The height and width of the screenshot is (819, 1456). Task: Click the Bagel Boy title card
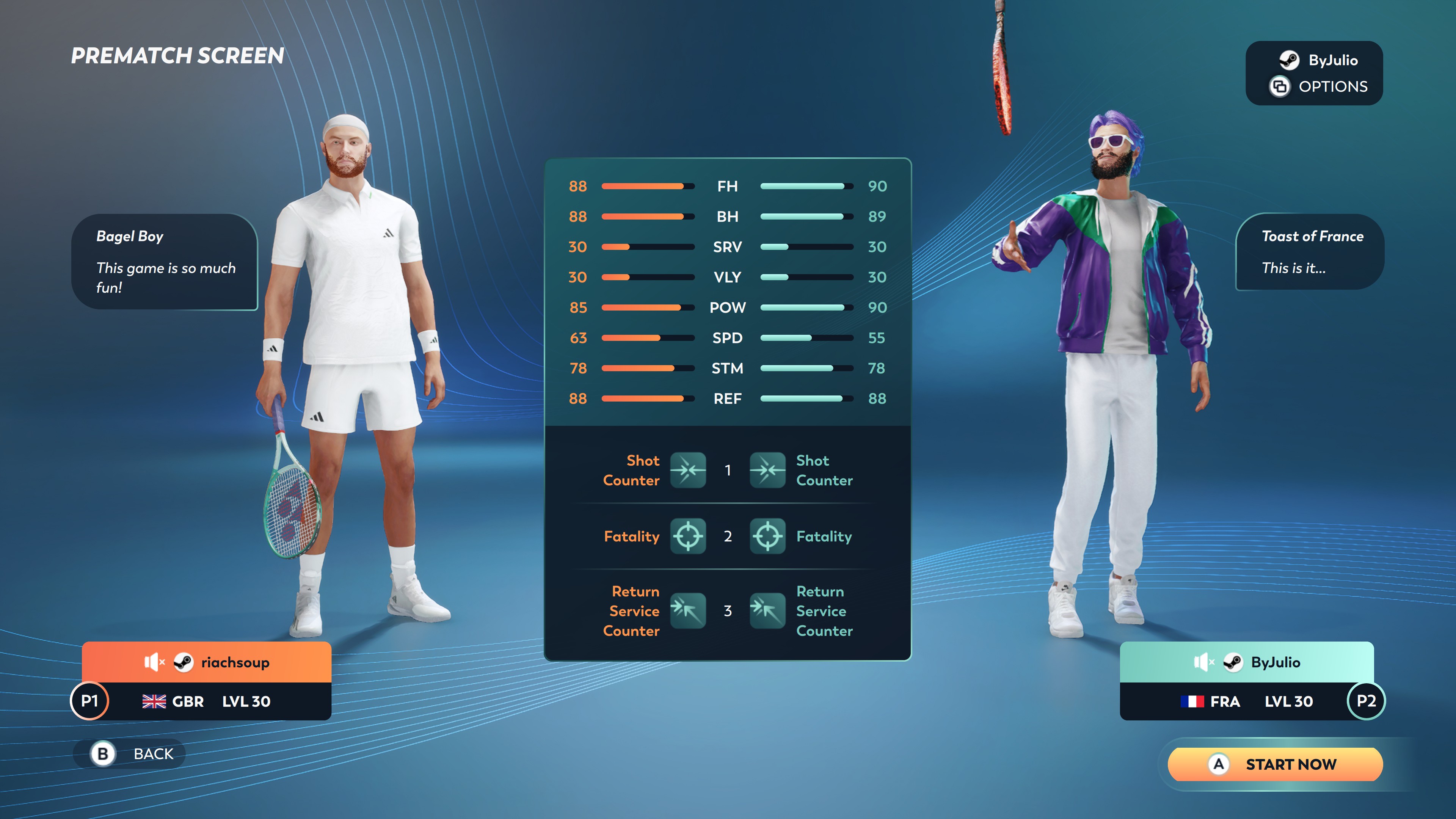(x=165, y=261)
